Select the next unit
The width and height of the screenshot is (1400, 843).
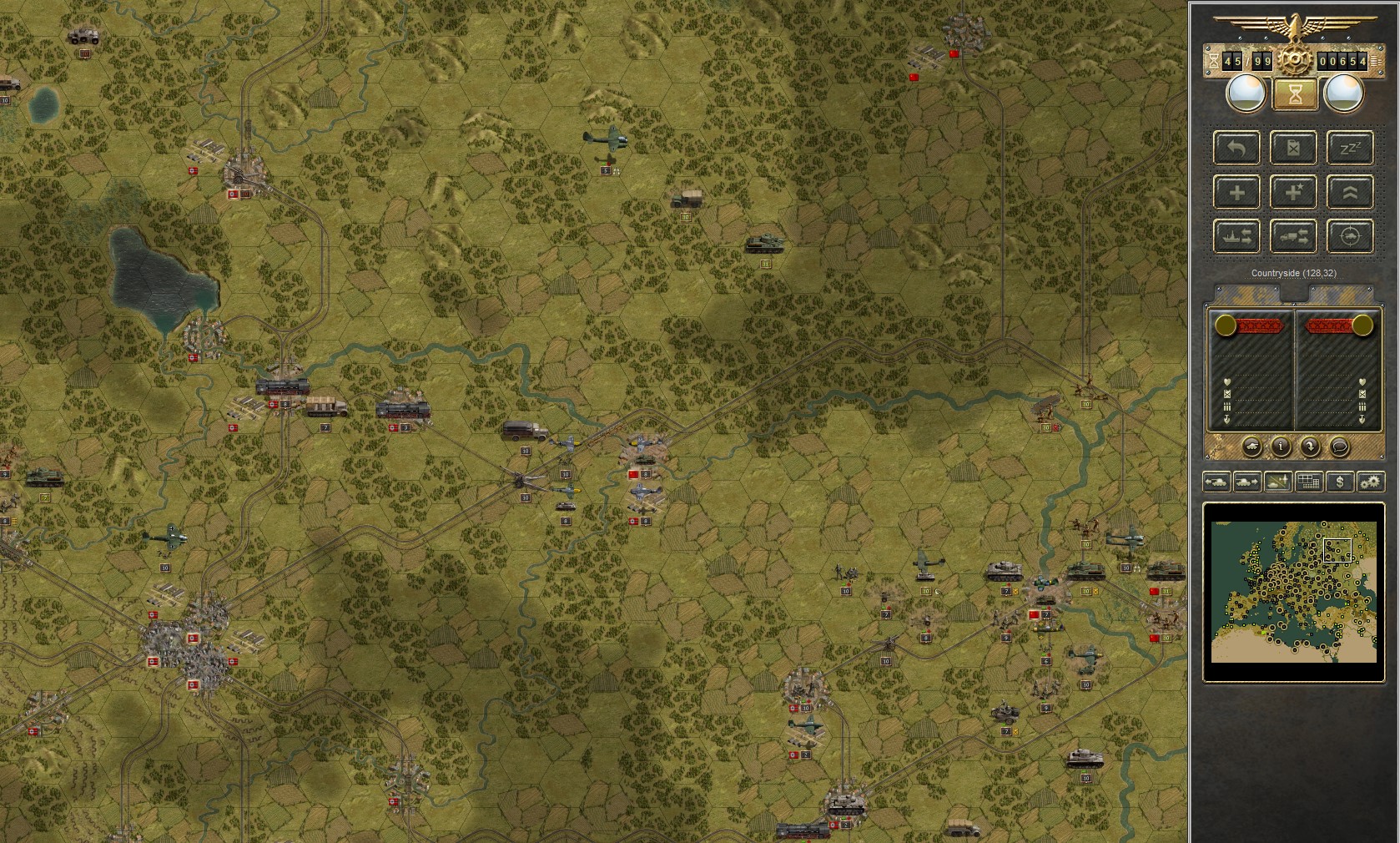pos(1247,482)
